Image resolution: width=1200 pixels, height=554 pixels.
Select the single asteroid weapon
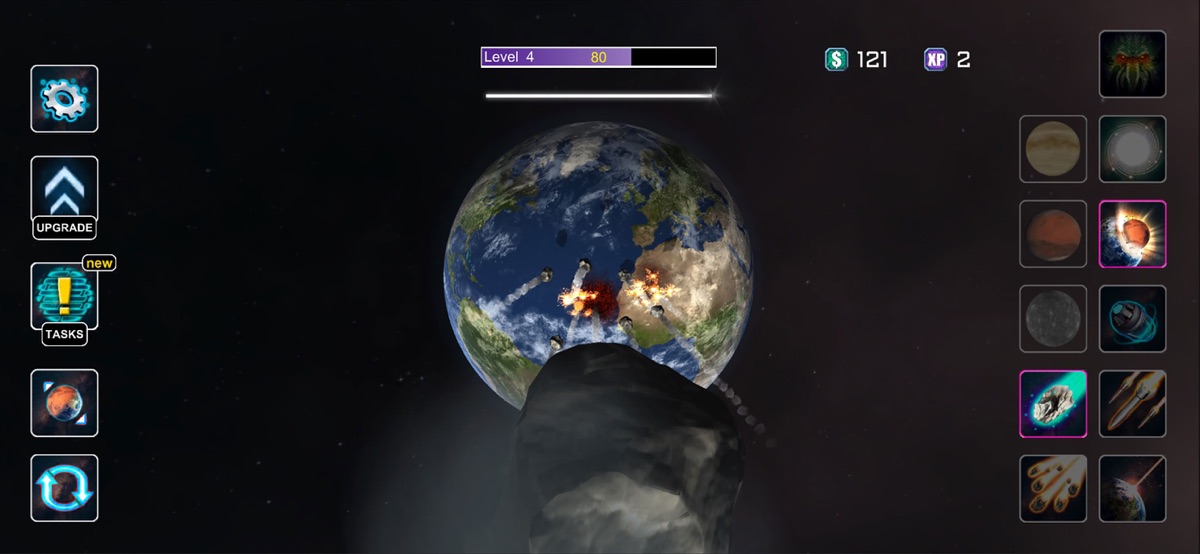[x=1053, y=404]
